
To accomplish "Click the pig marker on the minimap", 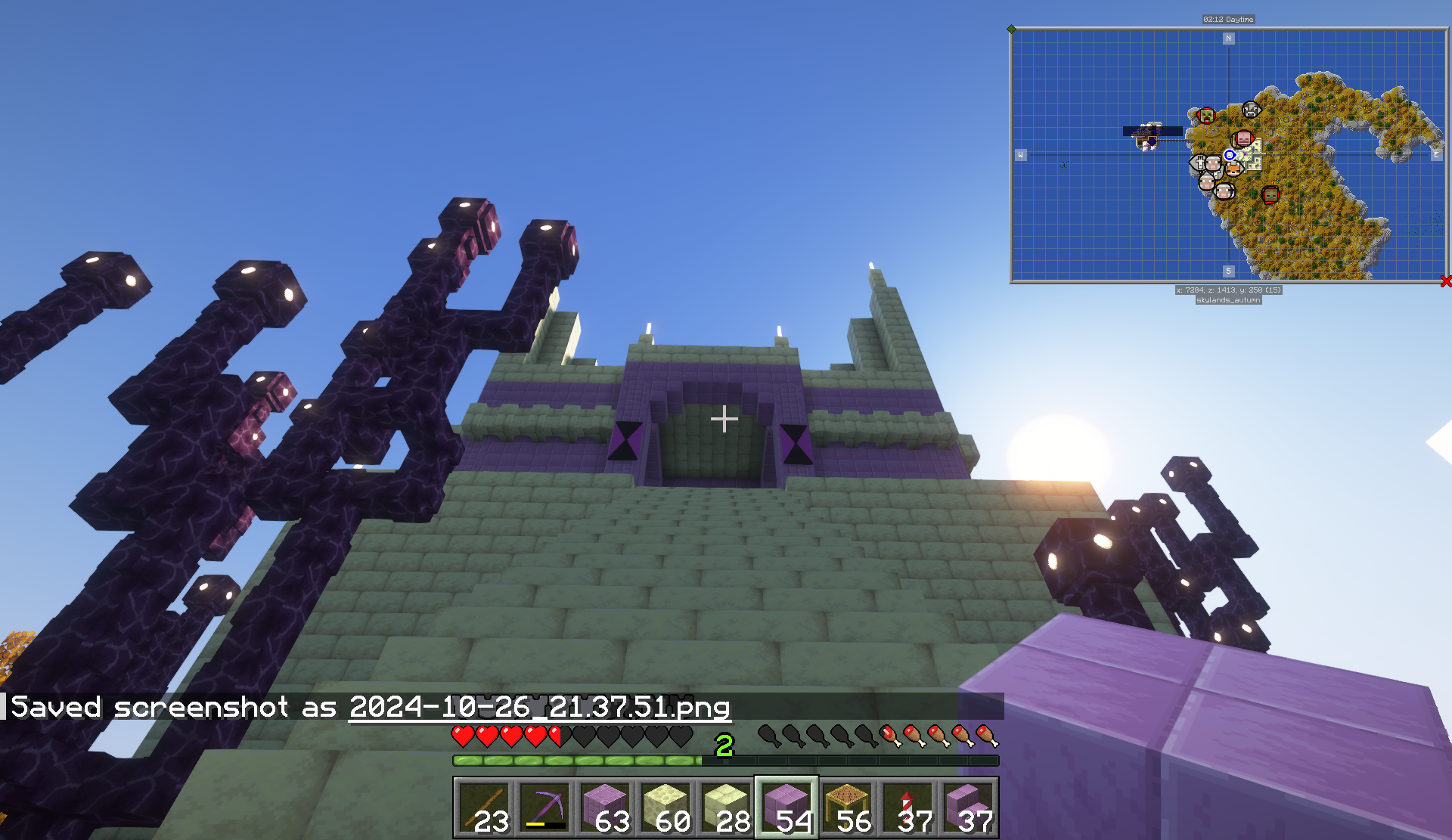I will pyautogui.click(x=1243, y=138).
